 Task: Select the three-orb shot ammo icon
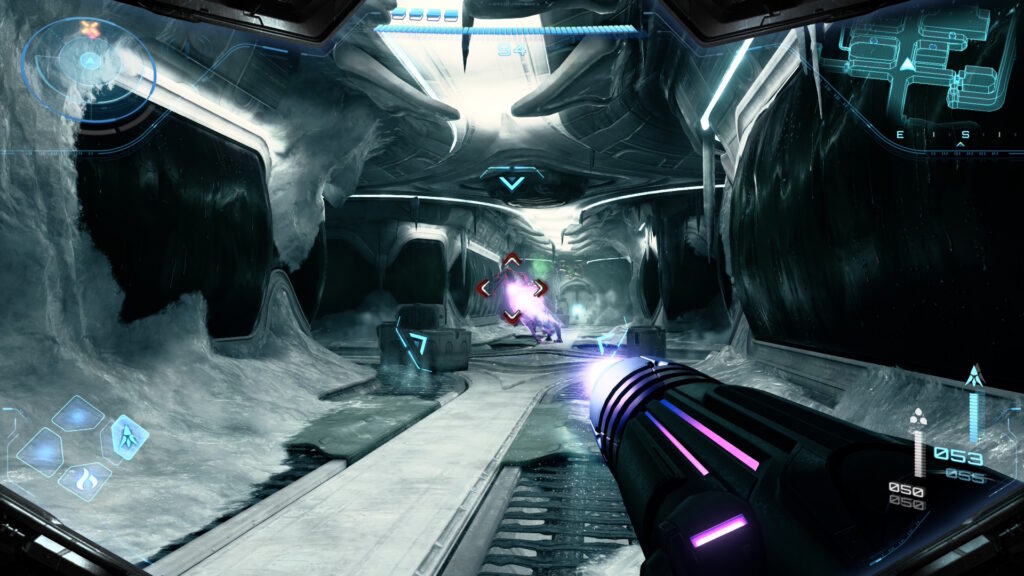[918, 417]
